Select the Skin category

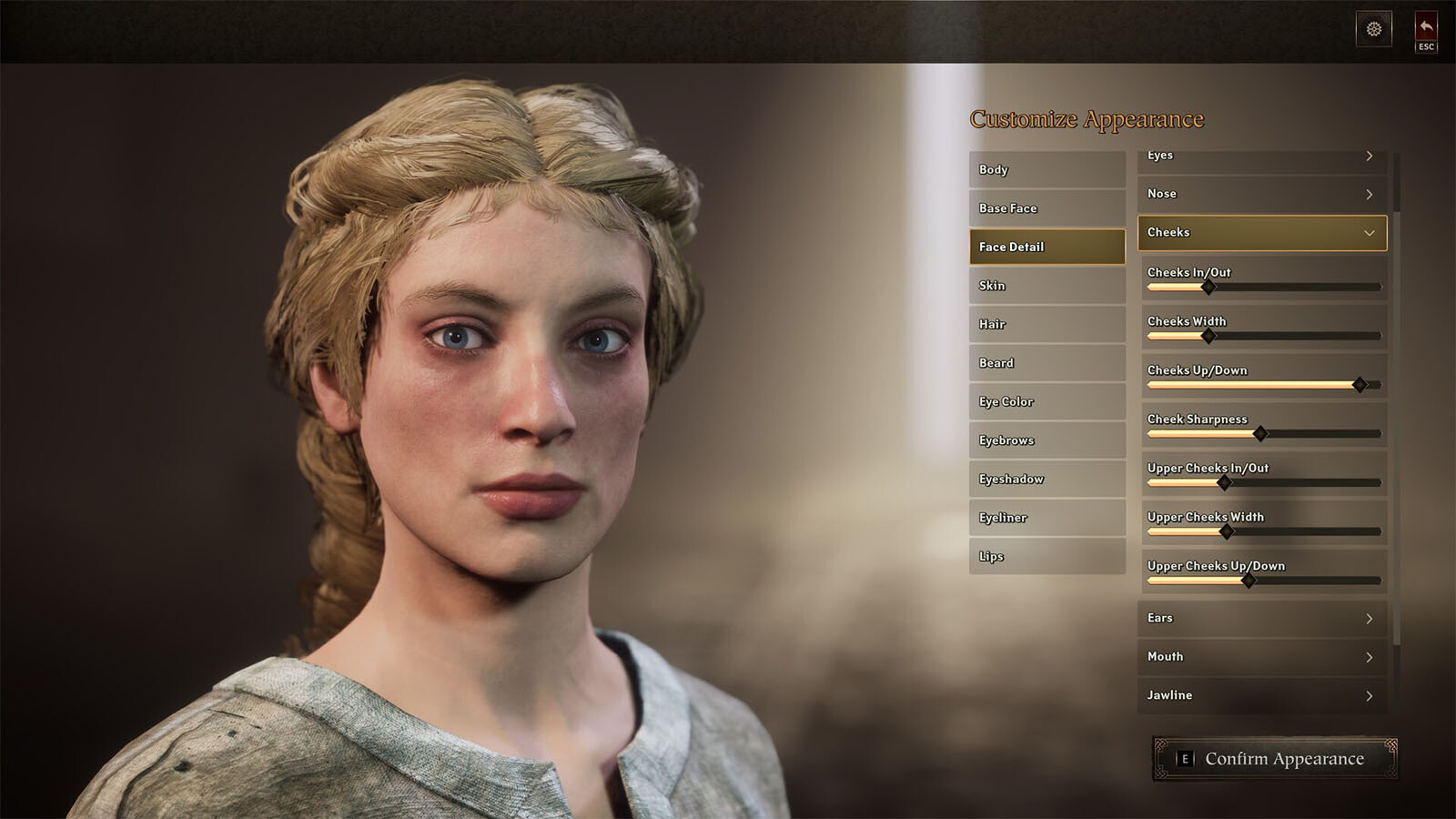coord(1046,286)
